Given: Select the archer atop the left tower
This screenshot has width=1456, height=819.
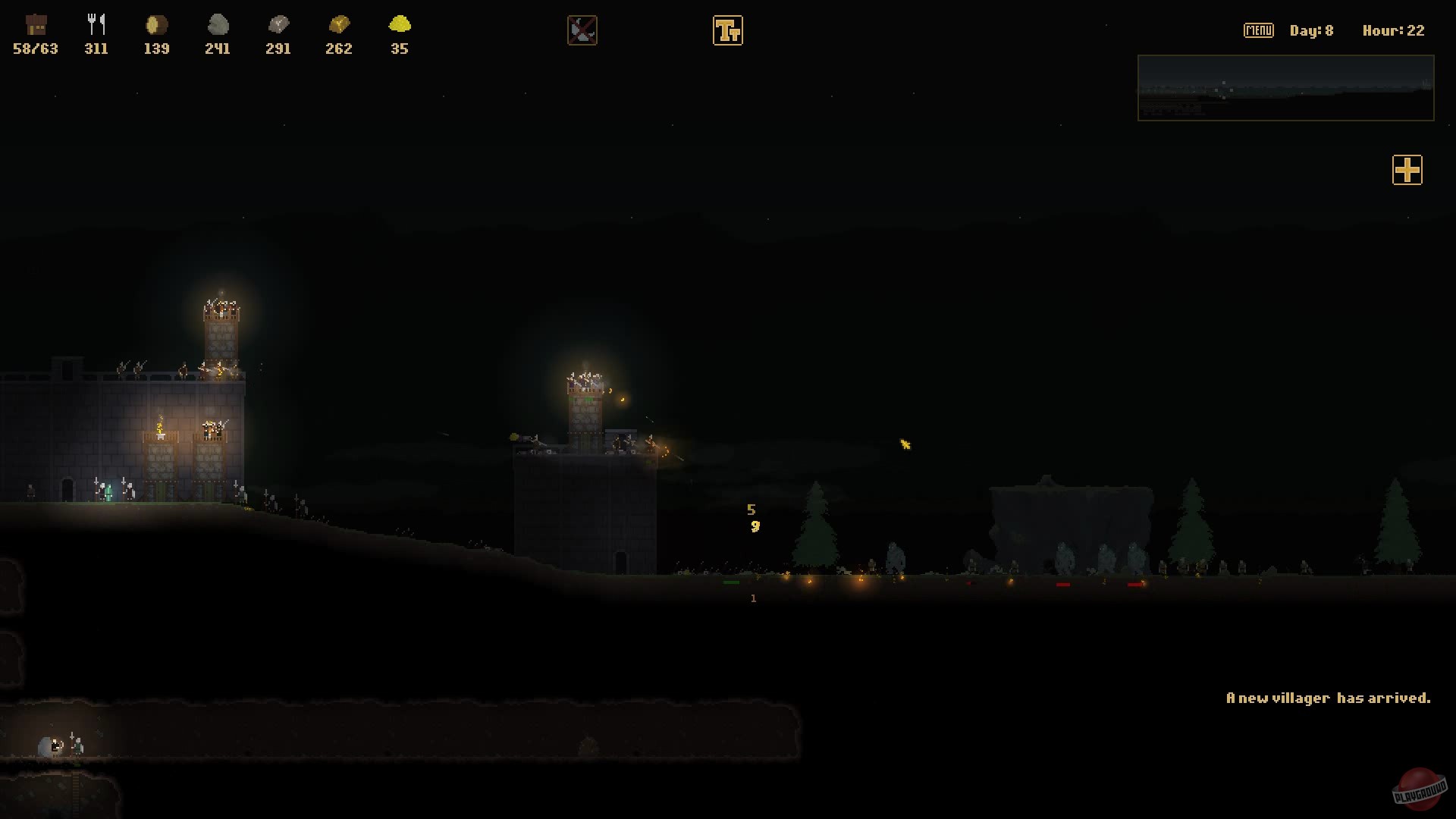Looking at the screenshot, I should point(220,309).
